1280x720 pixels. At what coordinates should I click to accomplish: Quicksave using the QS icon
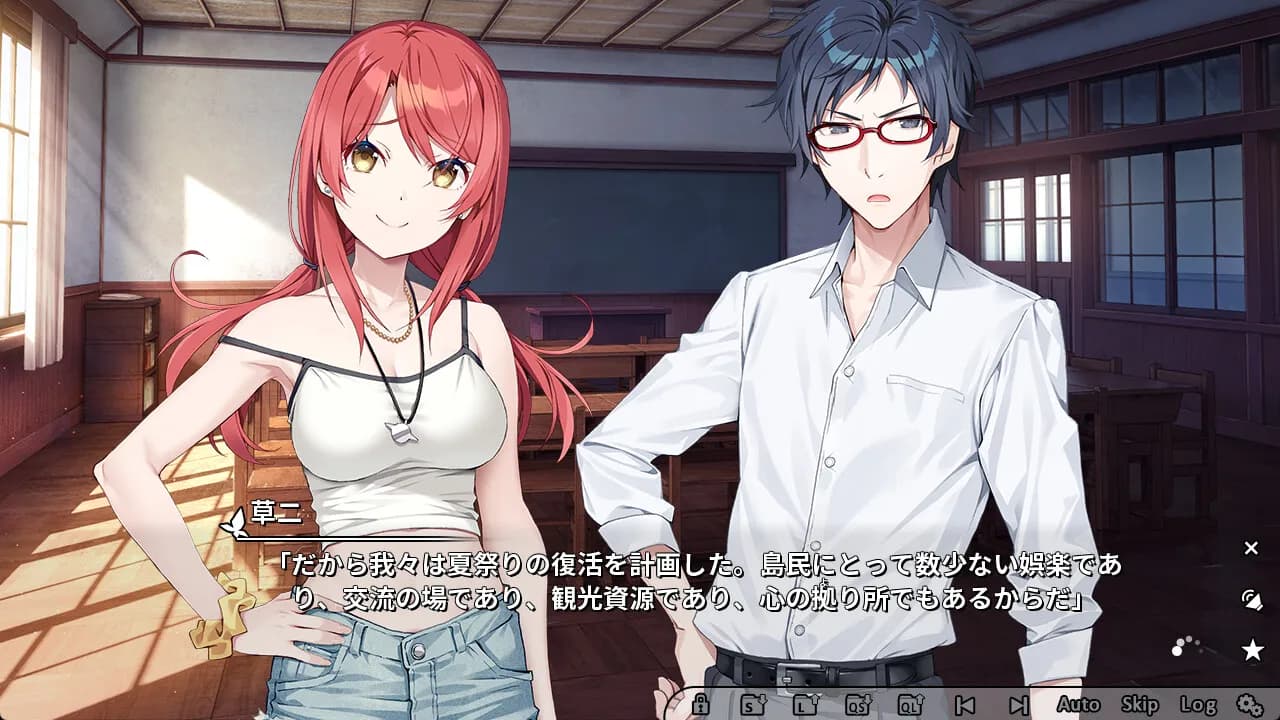[860, 703]
